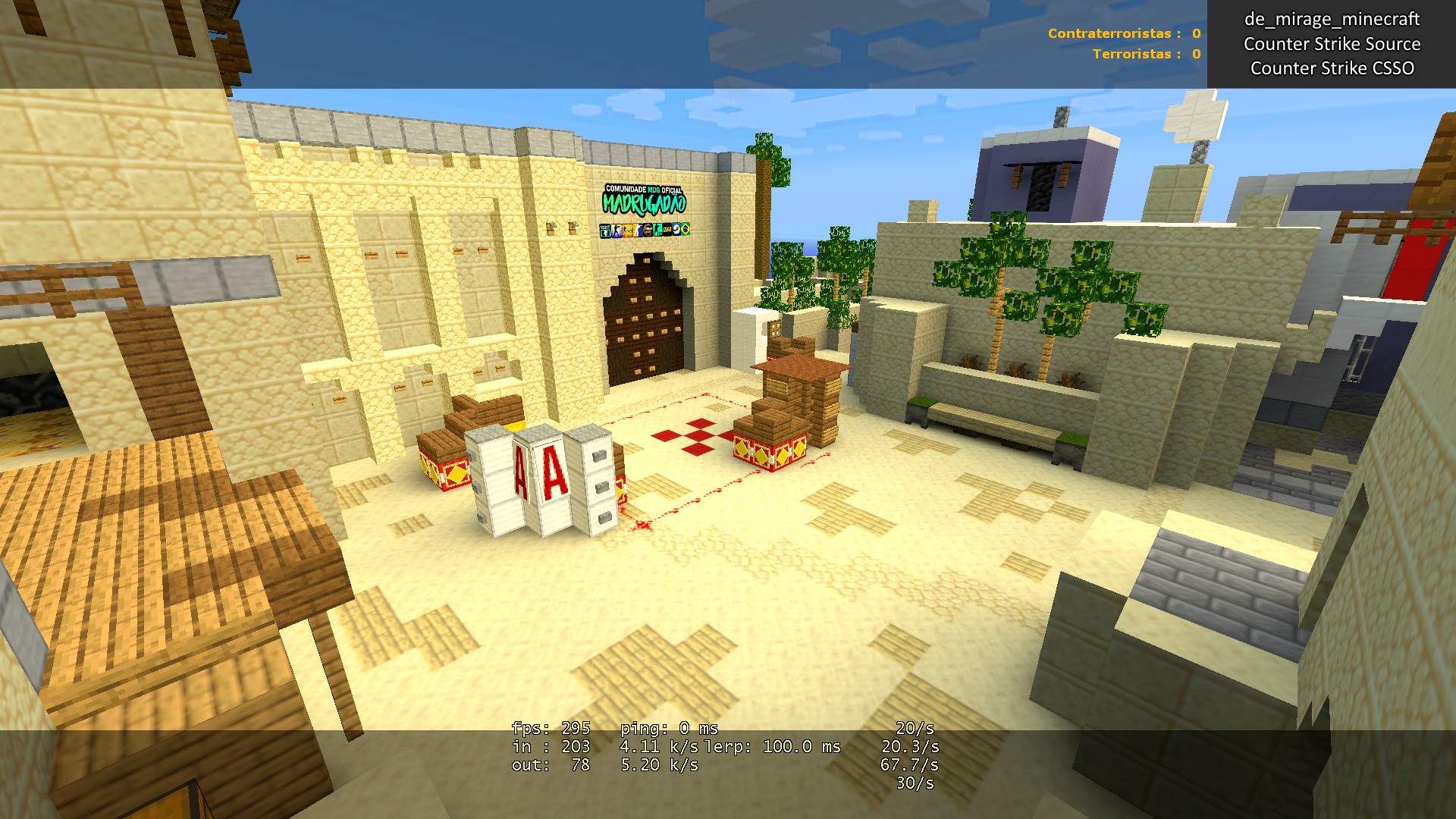Image resolution: width=1456 pixels, height=819 pixels.
Task: Click the fps 295 readout in the netgraph
Action: point(550,729)
